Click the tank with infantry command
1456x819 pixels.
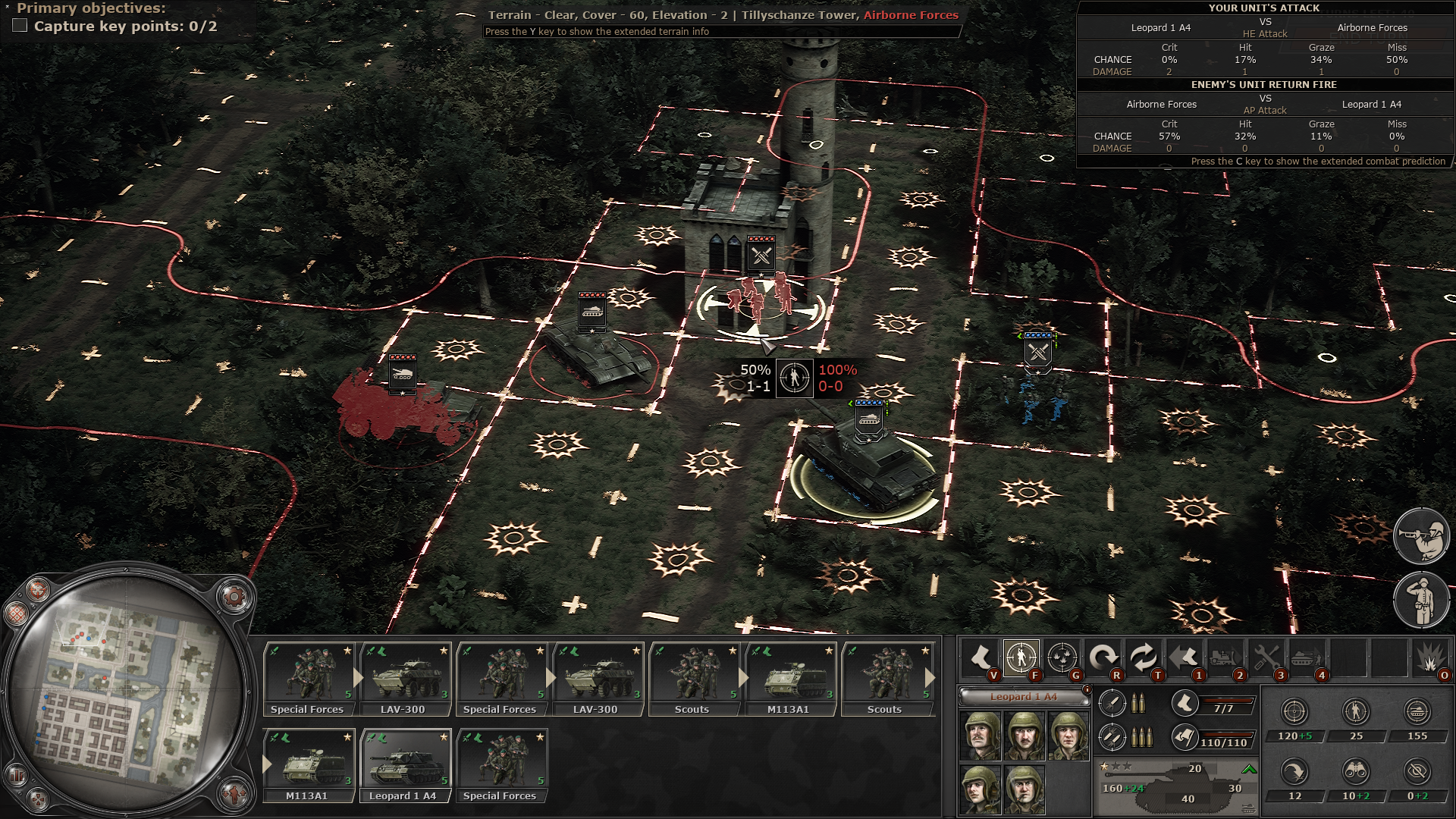coord(1307,657)
